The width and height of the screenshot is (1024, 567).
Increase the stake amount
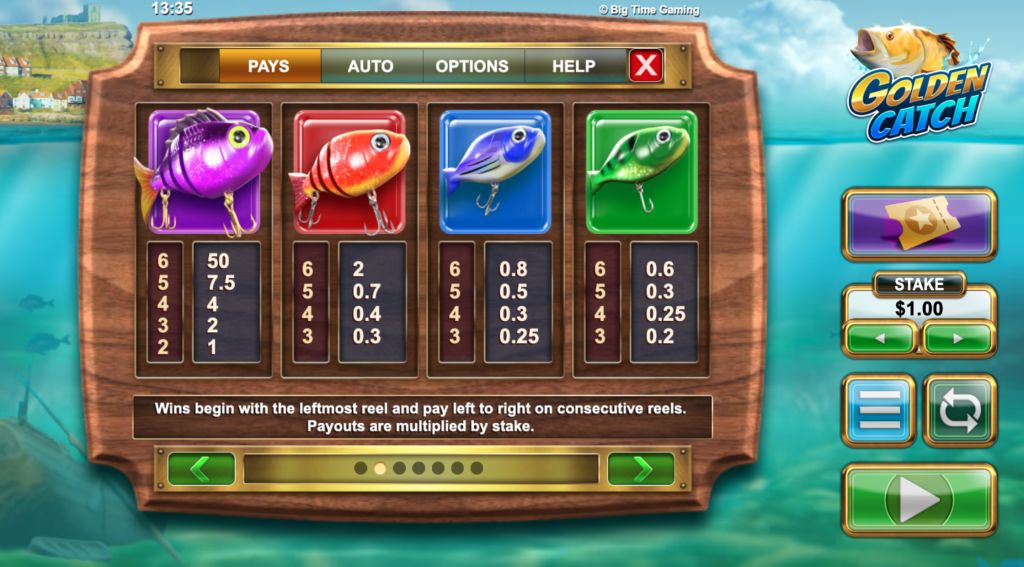click(958, 338)
